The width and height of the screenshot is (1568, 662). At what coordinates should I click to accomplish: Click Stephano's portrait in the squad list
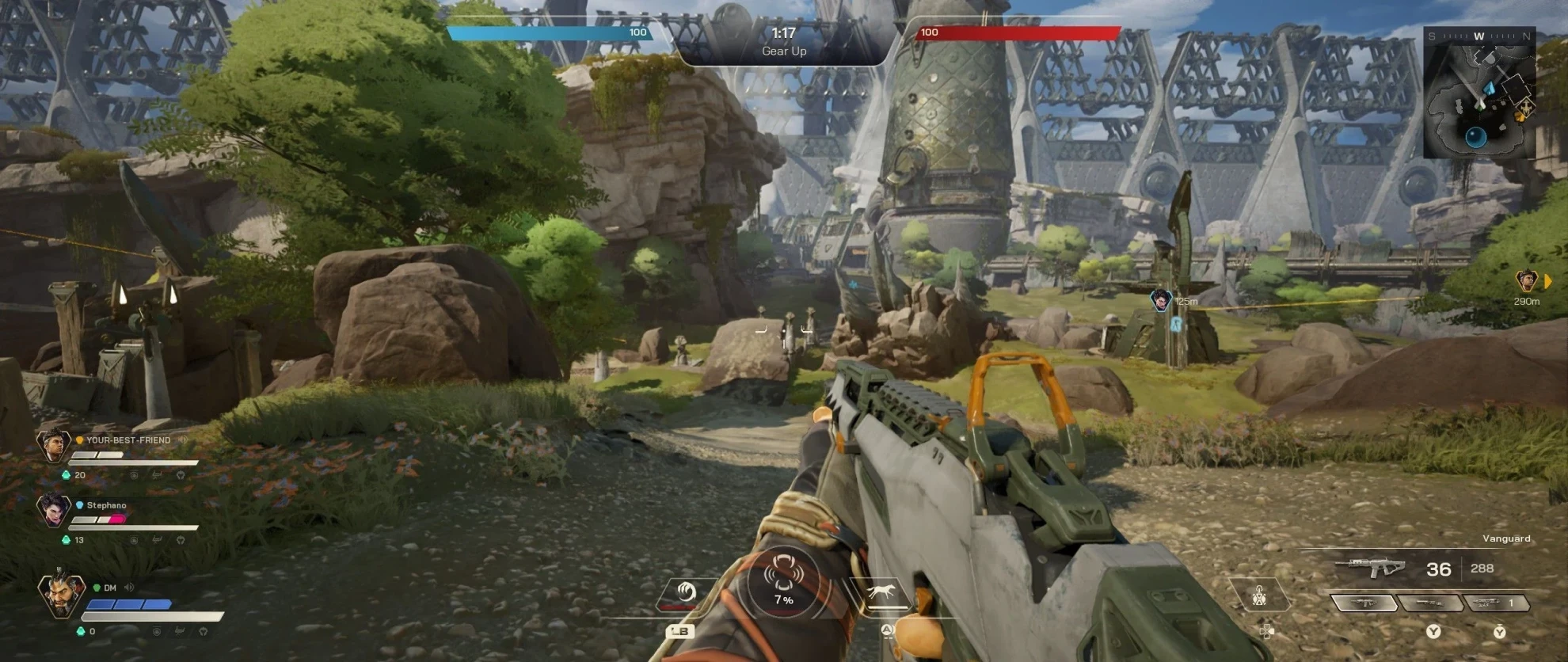pos(53,510)
